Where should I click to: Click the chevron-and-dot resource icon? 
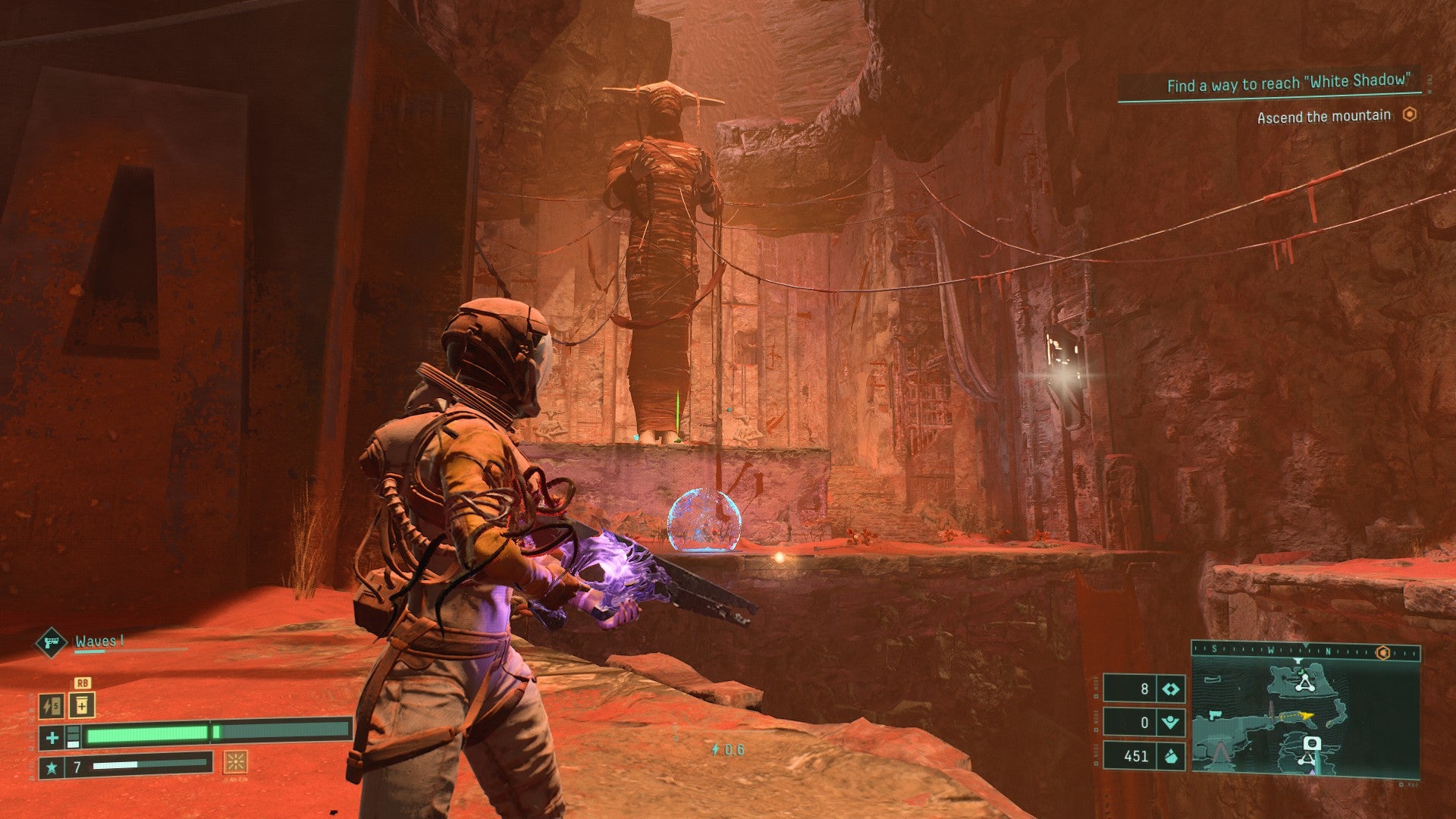click(x=1171, y=723)
